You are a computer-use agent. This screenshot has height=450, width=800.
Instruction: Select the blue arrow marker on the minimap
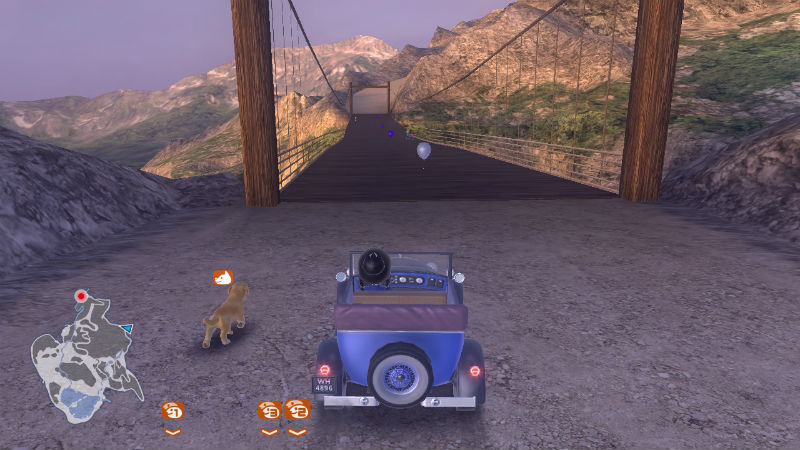(128, 328)
